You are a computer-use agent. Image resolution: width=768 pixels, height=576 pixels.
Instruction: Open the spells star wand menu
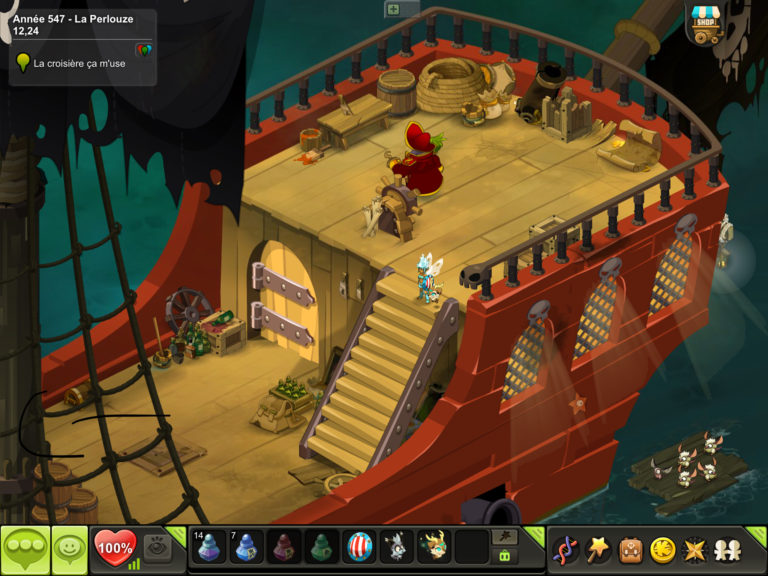coord(598,549)
